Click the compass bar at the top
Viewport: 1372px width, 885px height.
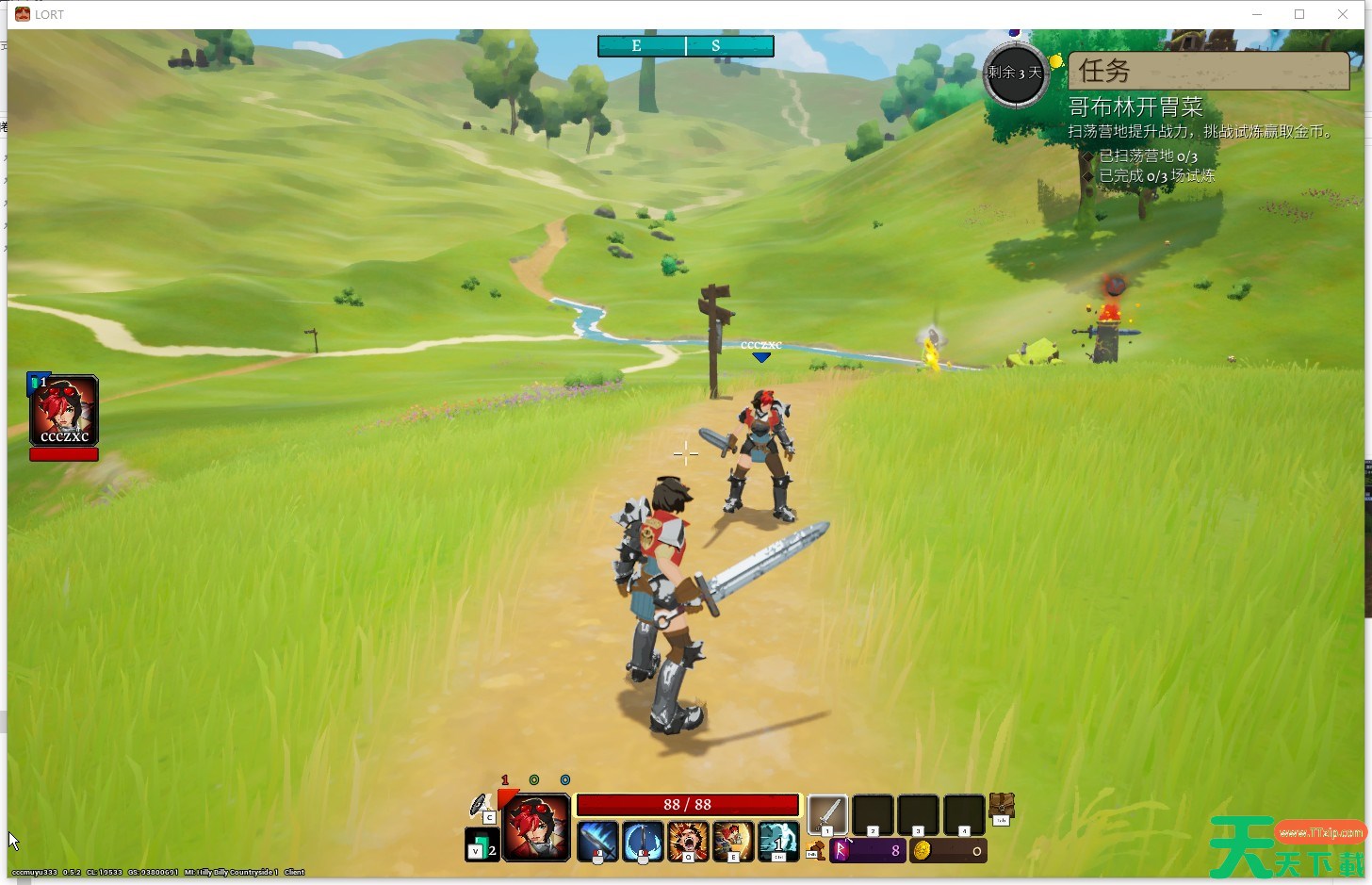(686, 46)
